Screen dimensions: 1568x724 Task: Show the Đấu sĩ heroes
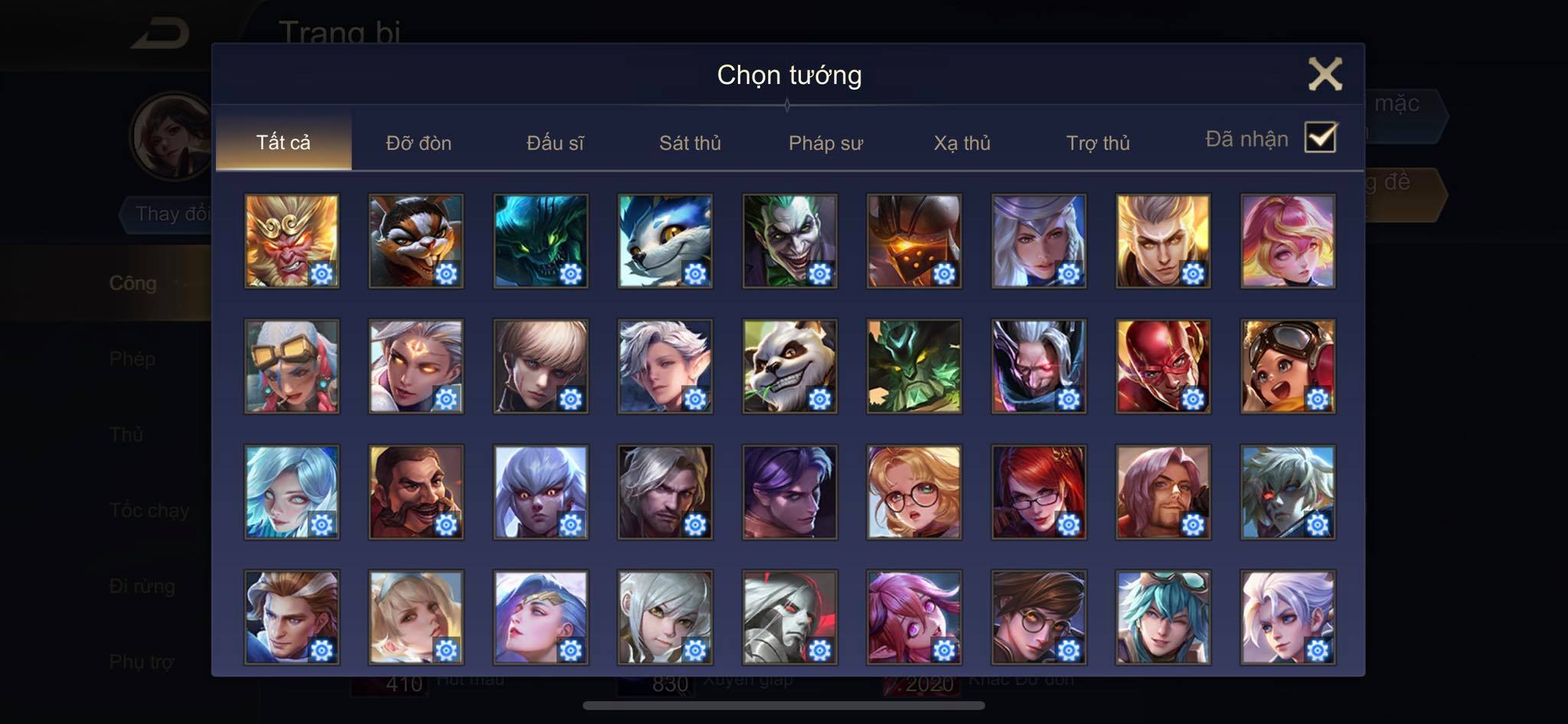tap(555, 143)
